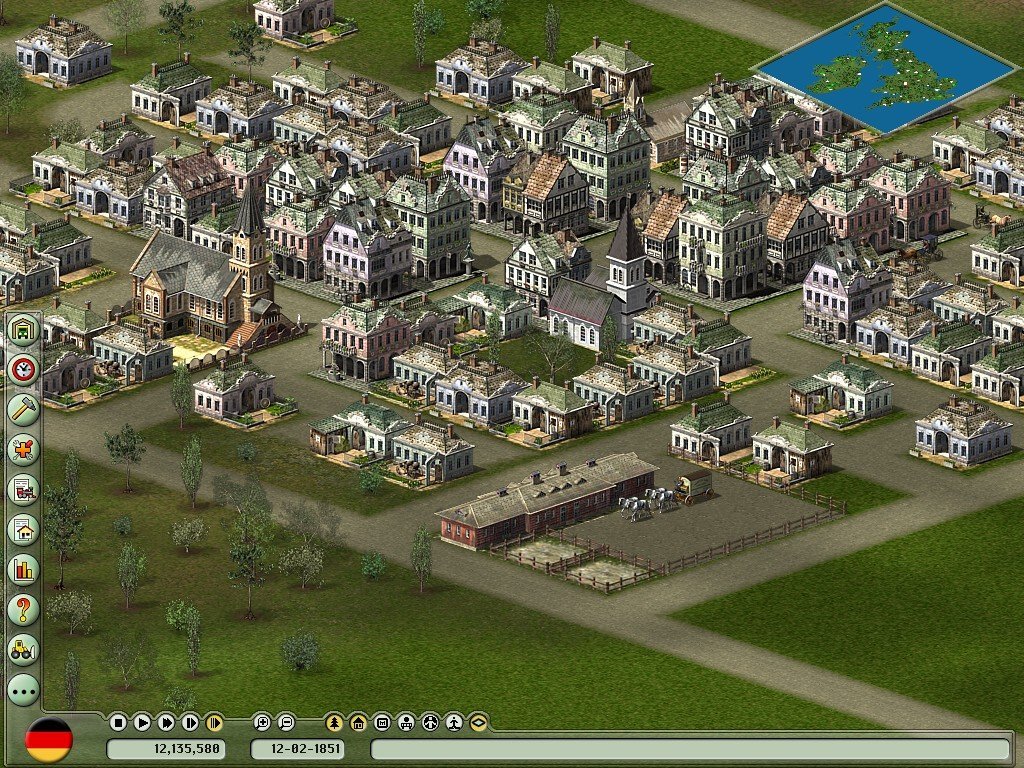This screenshot has height=768, width=1024.
Task: Open the three-dots more options button
Action: click(x=22, y=688)
